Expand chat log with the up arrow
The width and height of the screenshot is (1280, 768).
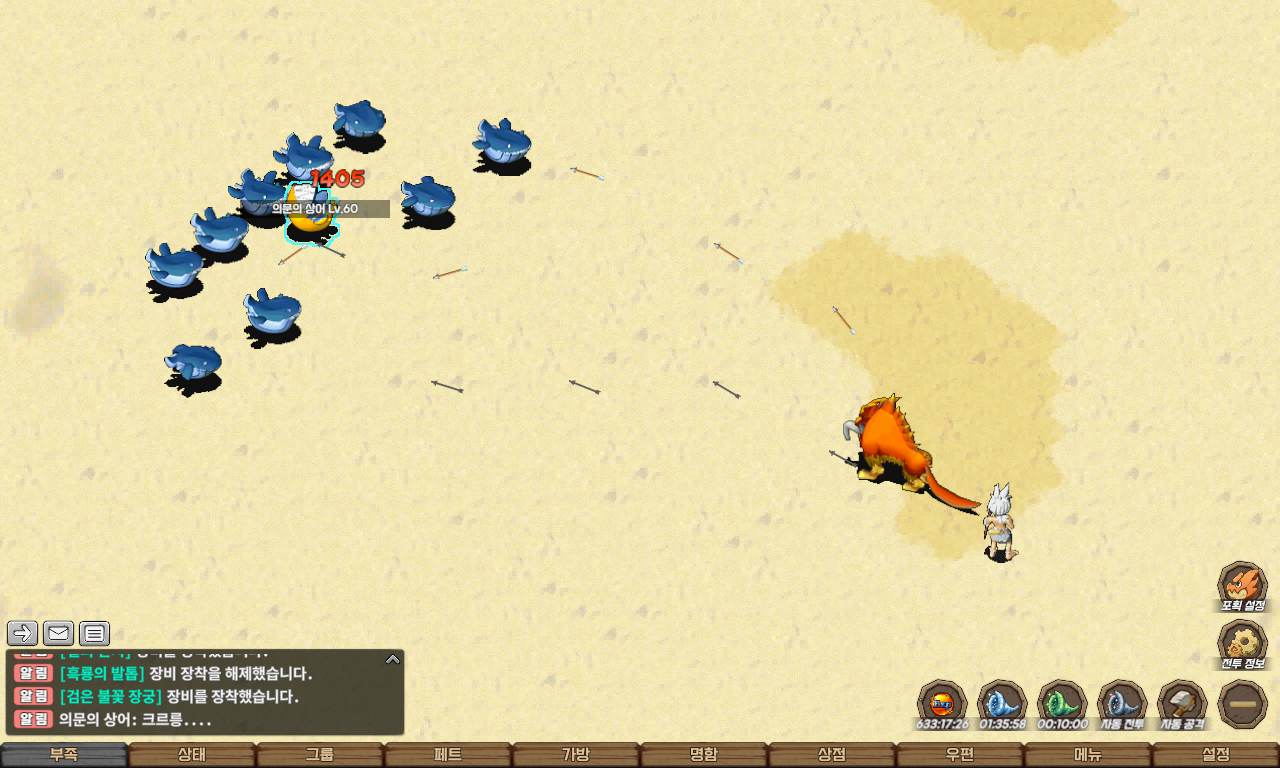coord(393,659)
